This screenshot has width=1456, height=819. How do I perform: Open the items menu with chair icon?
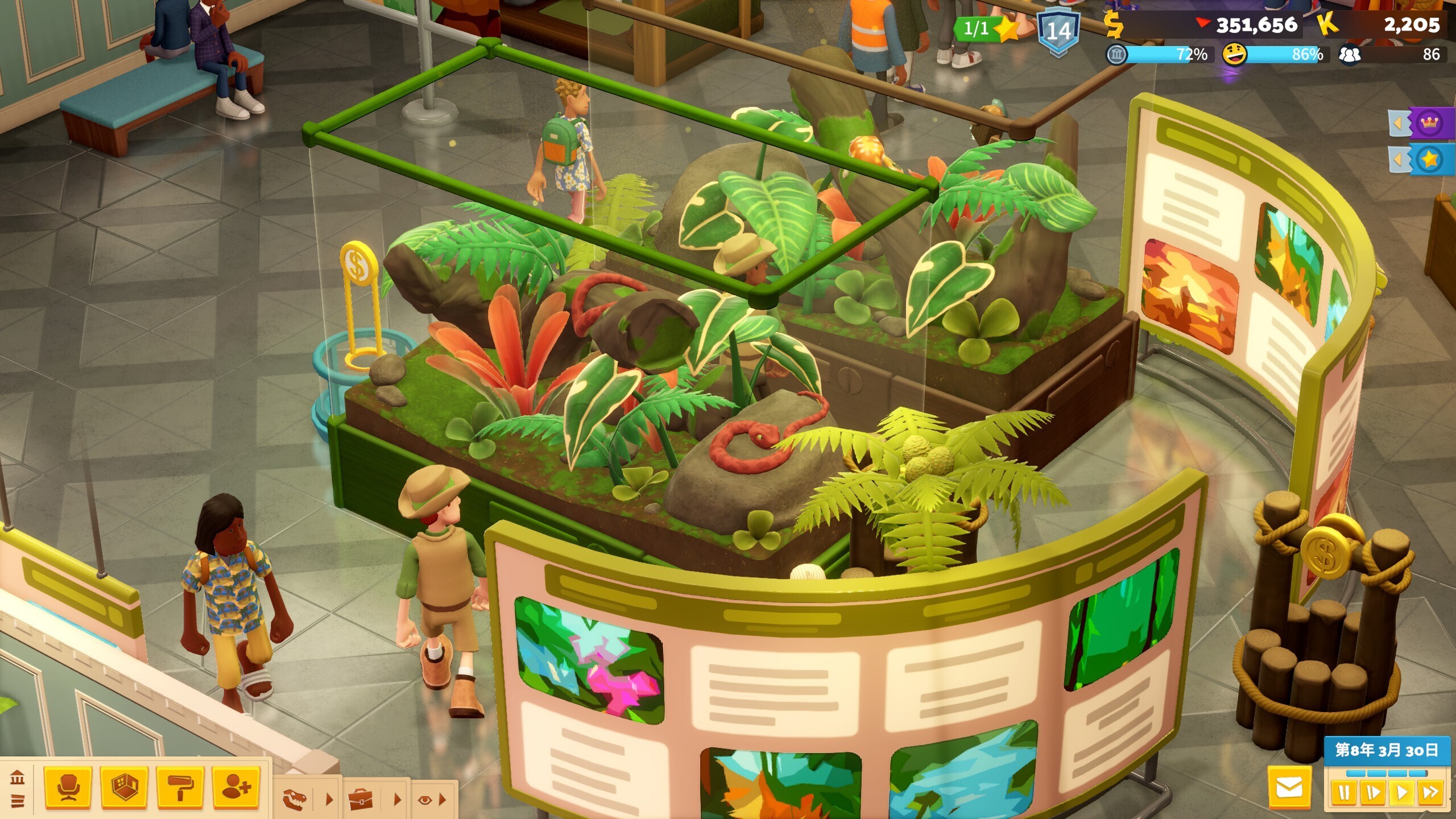click(x=68, y=788)
